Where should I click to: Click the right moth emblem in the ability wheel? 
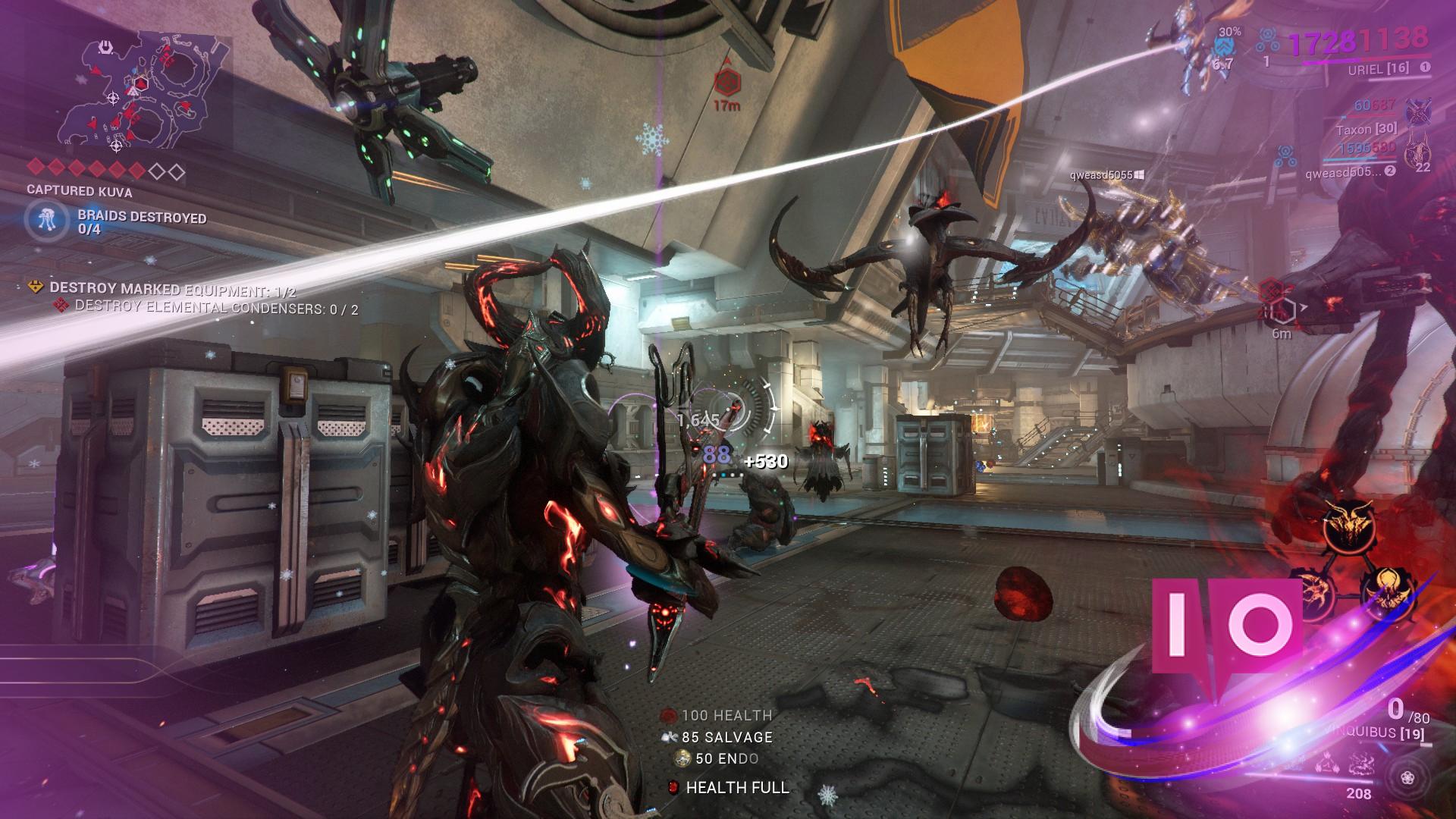pos(1387,595)
